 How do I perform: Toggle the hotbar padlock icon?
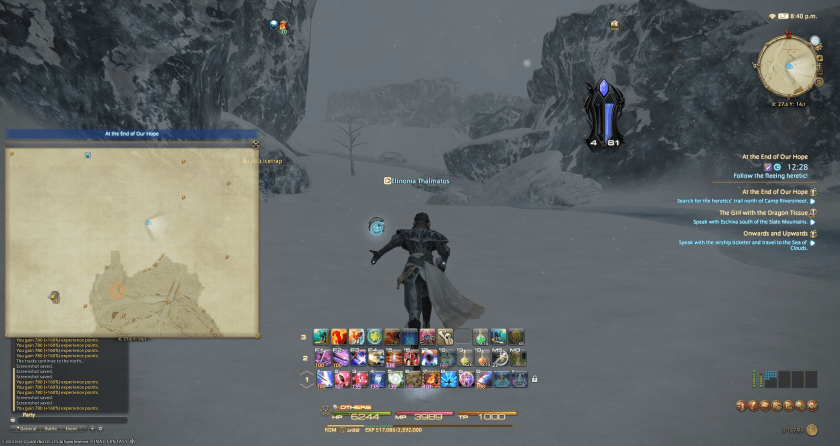535,378
